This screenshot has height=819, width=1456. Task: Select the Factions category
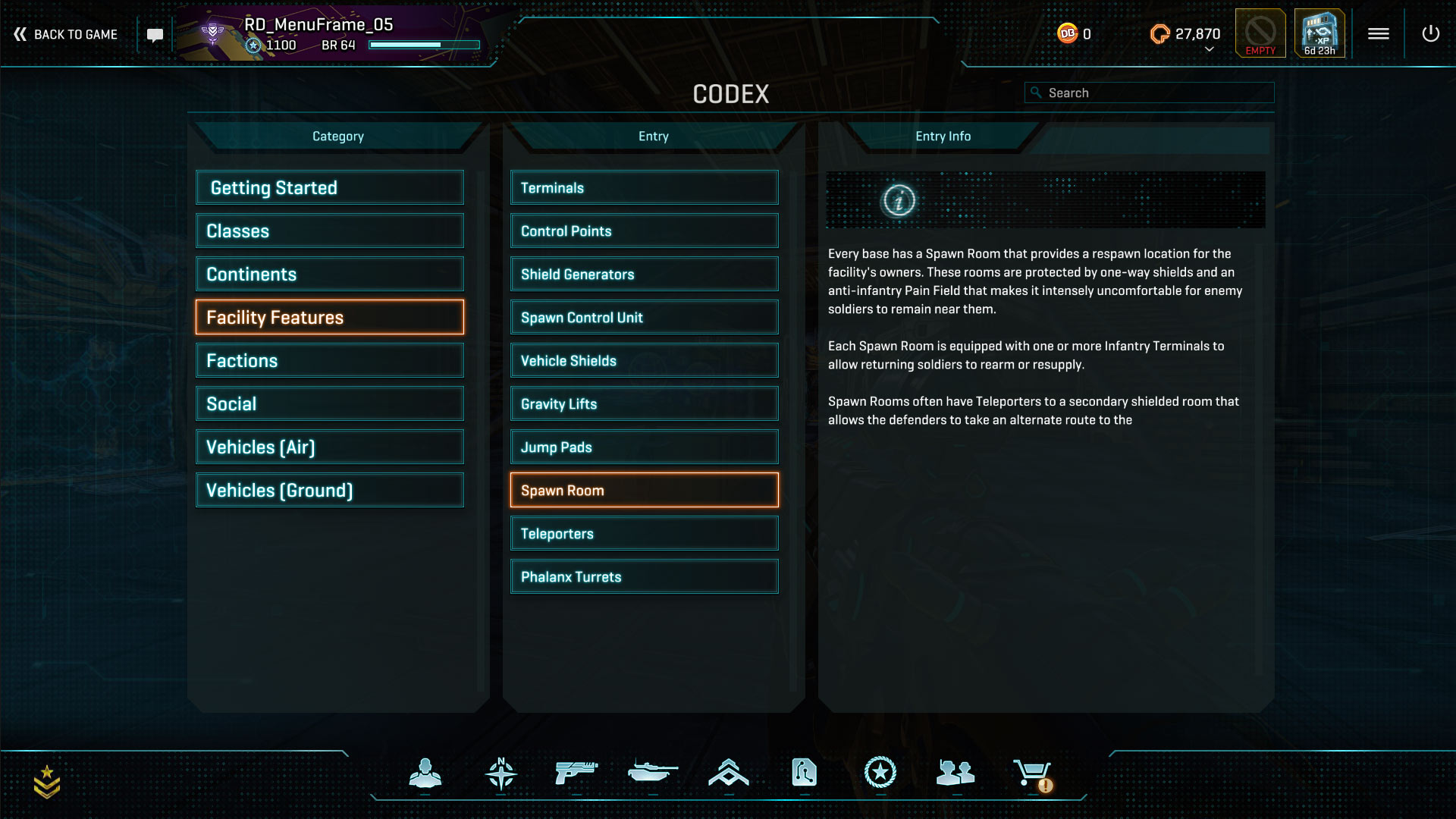(x=330, y=360)
